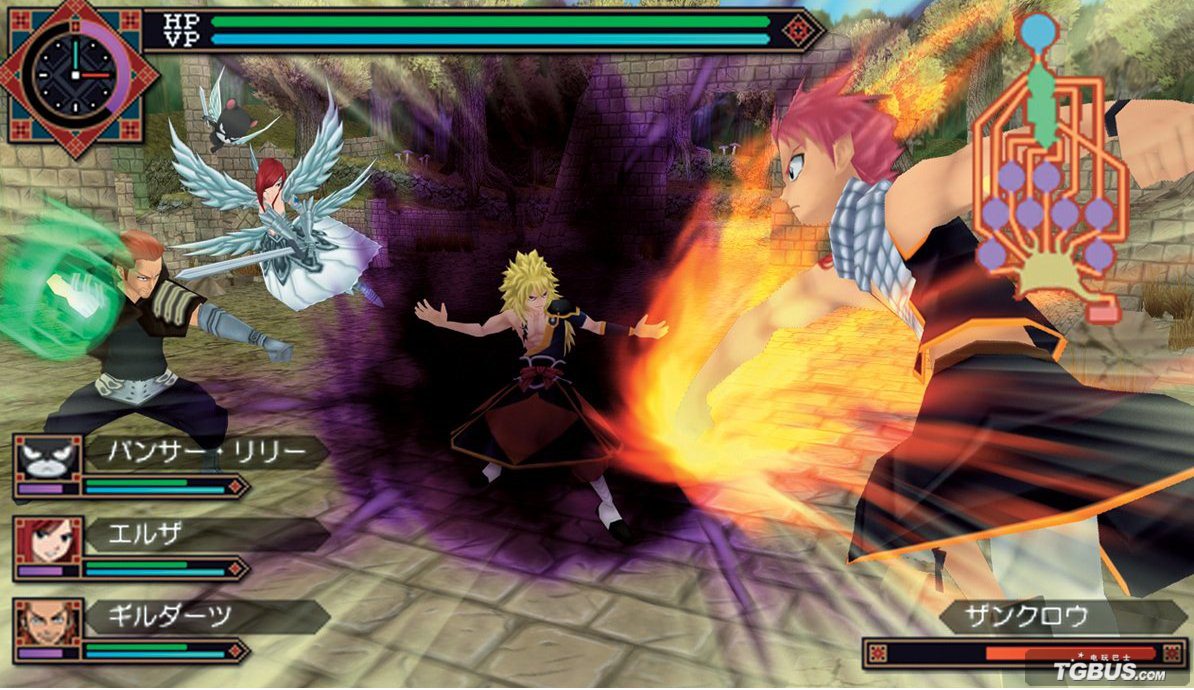1194x690 pixels.
Task: Pick Gildarts' party member portrait
Action: tap(47, 622)
